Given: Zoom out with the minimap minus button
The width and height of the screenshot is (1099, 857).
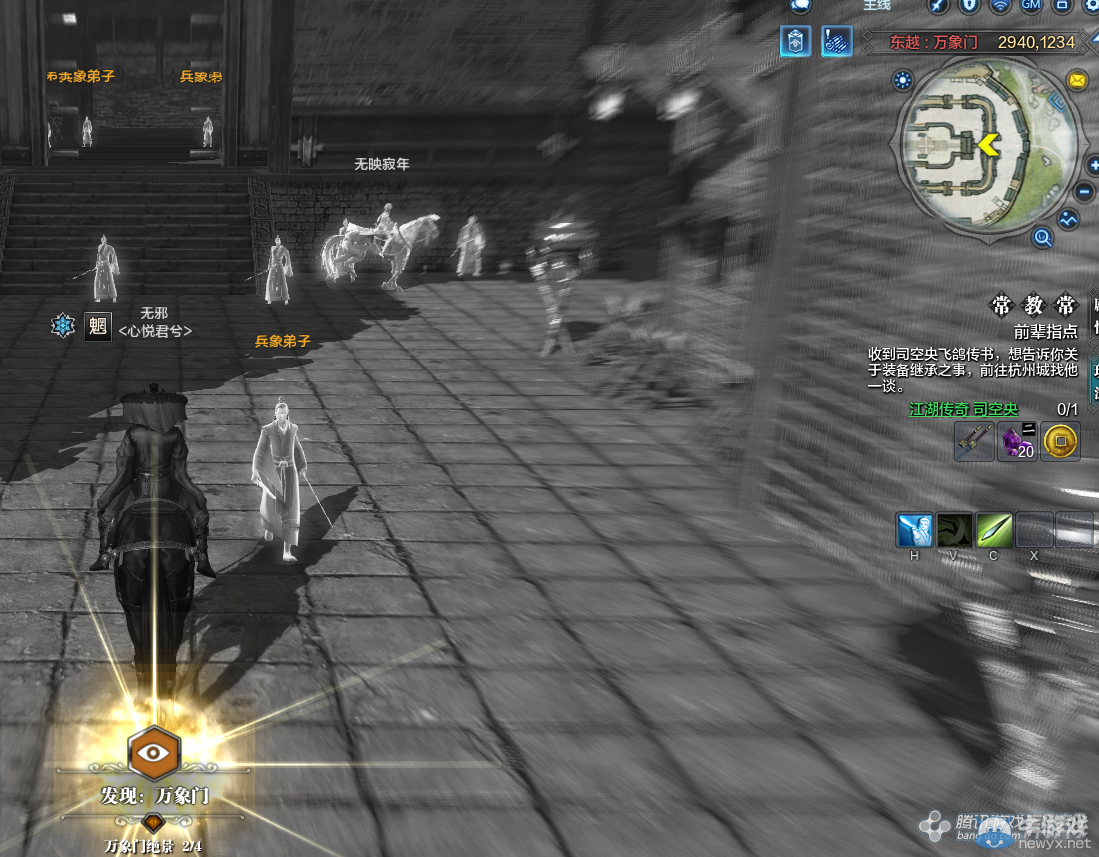Looking at the screenshot, I should pos(1085,192).
